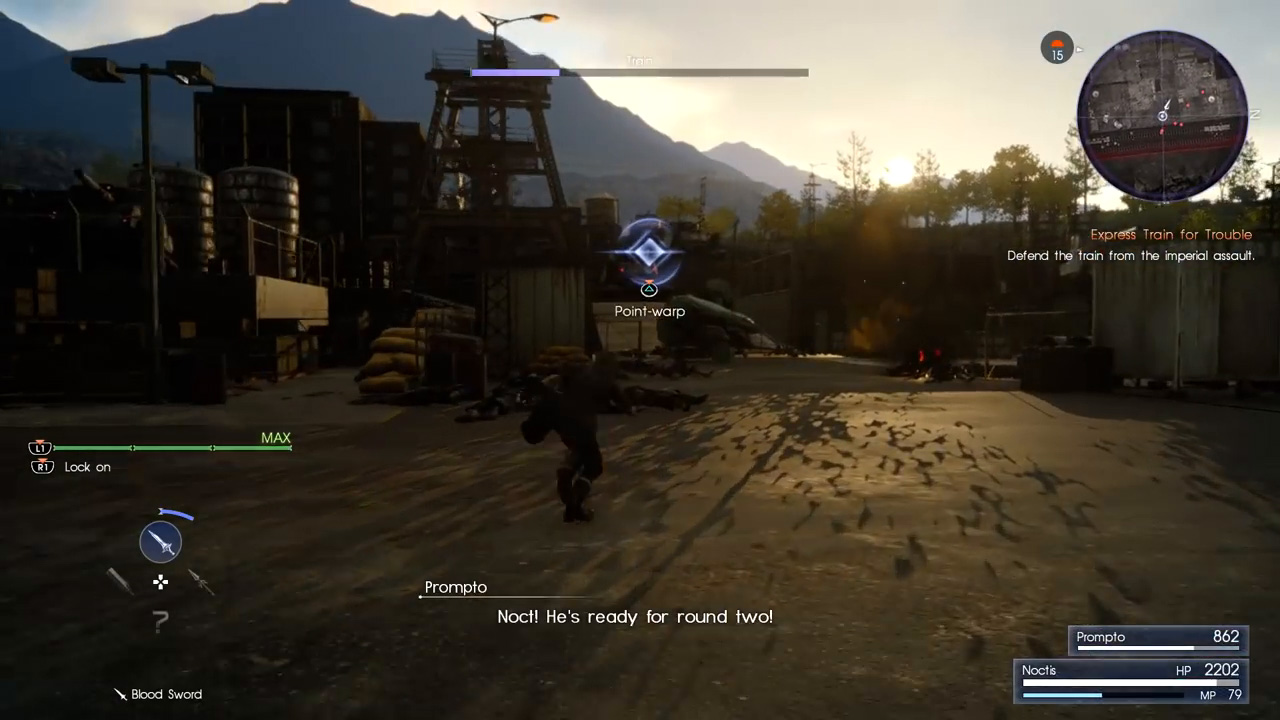The width and height of the screenshot is (1280, 720).
Task: Choose the question mark weapon slot
Action: tap(160, 622)
